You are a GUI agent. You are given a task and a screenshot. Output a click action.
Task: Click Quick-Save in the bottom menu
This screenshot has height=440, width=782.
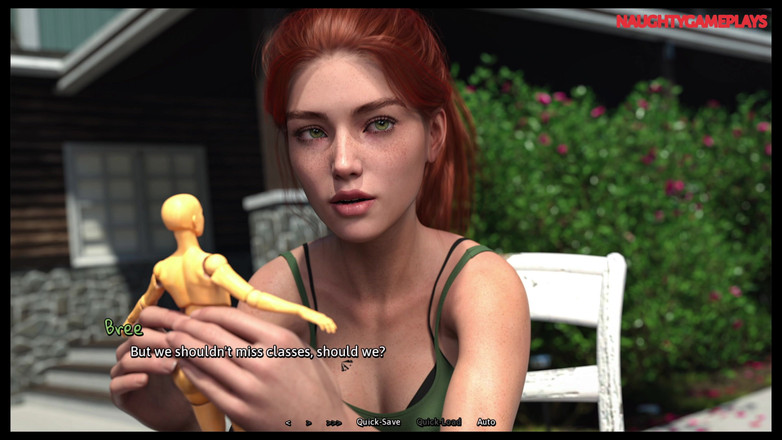point(378,422)
